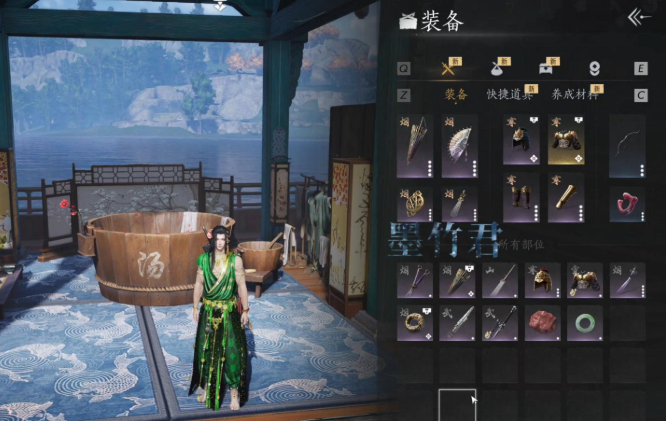Screen dimensions: 666x421
Task: Switch to the 快捷道具 tab
Action: click(x=507, y=95)
